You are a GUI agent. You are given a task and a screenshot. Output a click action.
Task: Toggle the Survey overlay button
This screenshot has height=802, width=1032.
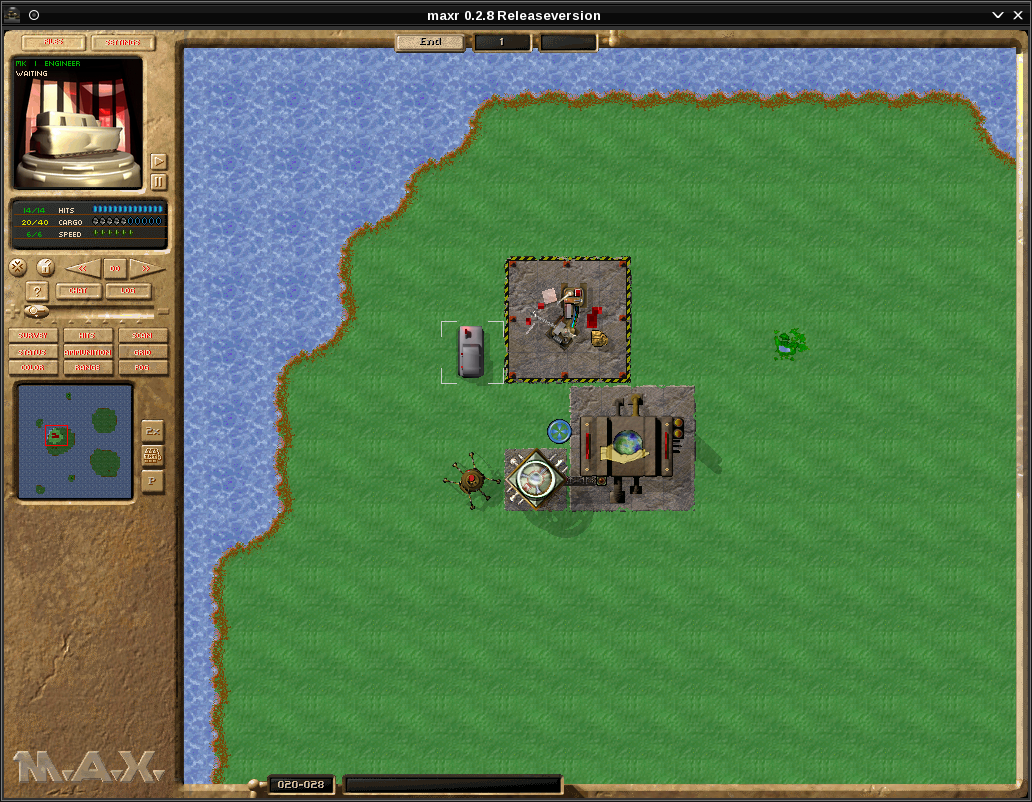click(x=32, y=336)
